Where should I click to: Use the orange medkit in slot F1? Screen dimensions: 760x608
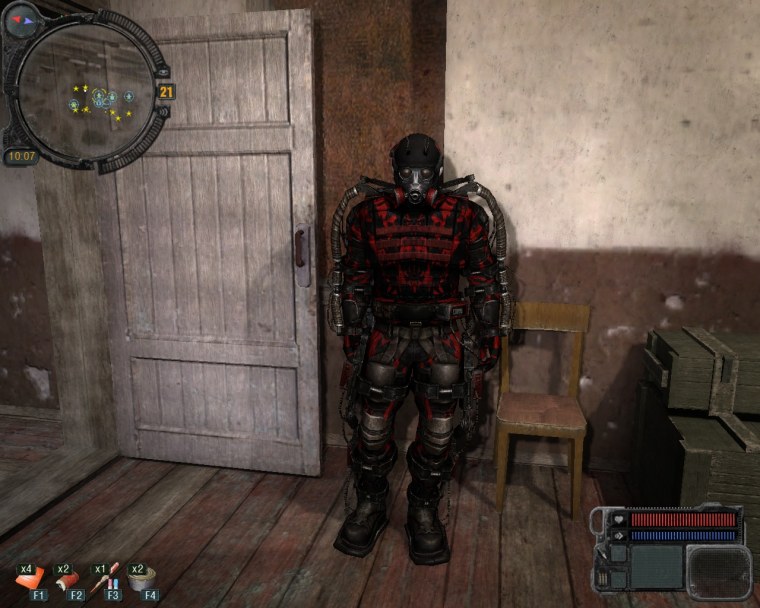(x=31, y=580)
